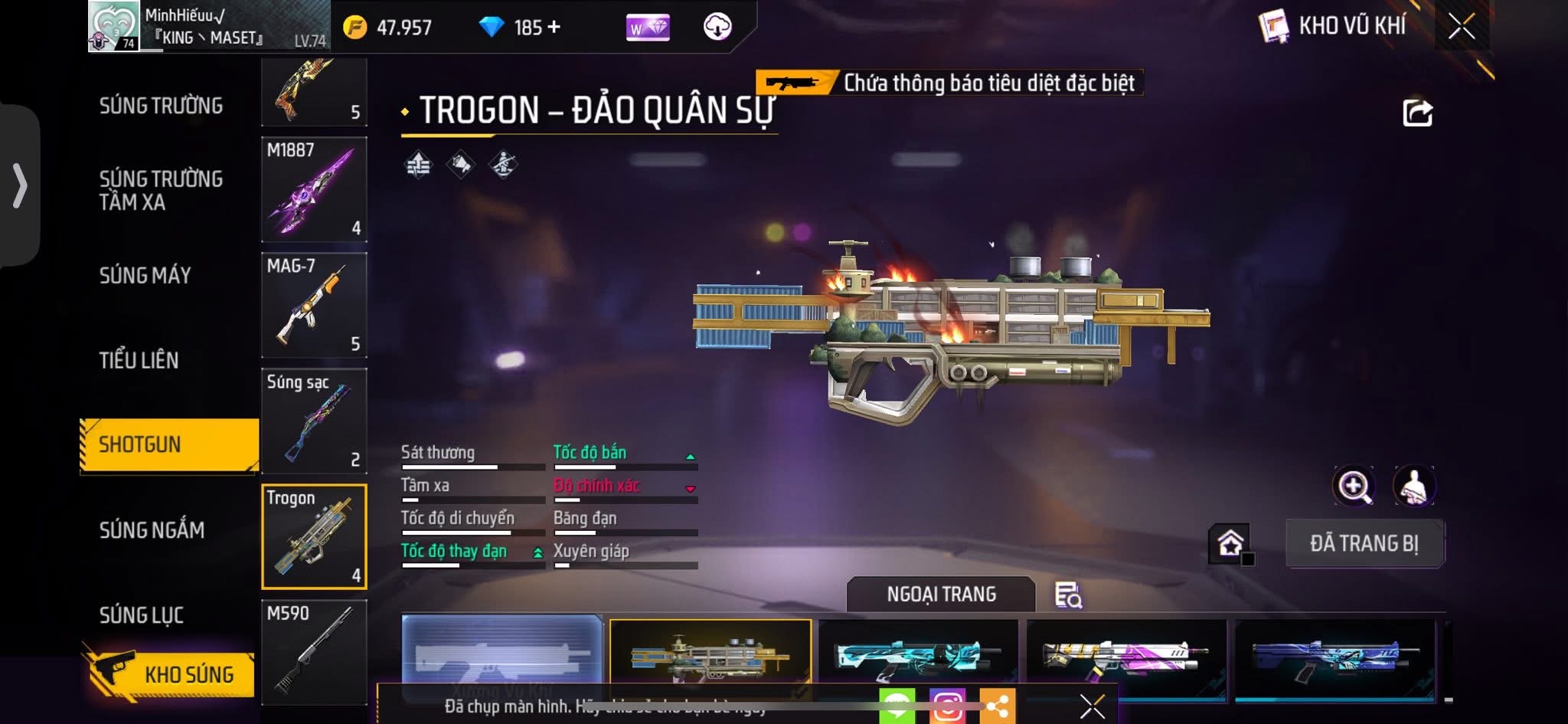Open the Súng Máy weapon category
The image size is (1568, 724).
(x=145, y=275)
